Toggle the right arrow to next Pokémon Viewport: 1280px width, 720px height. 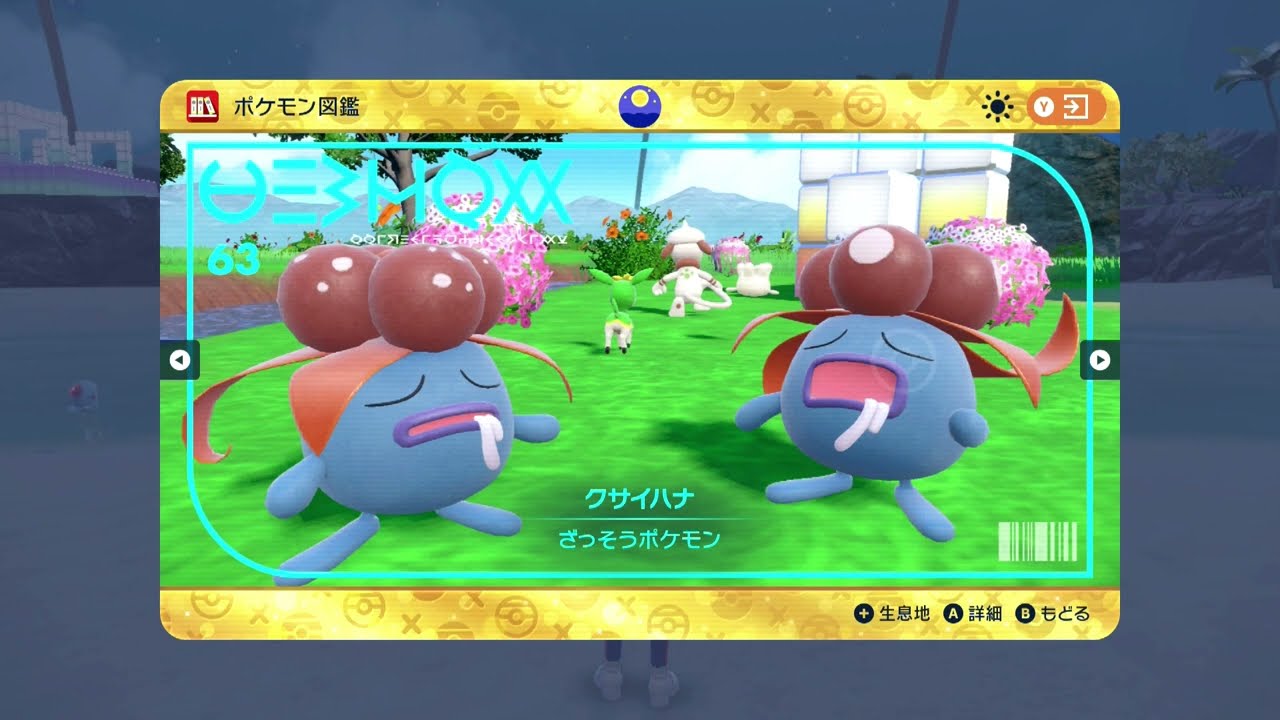1099,360
